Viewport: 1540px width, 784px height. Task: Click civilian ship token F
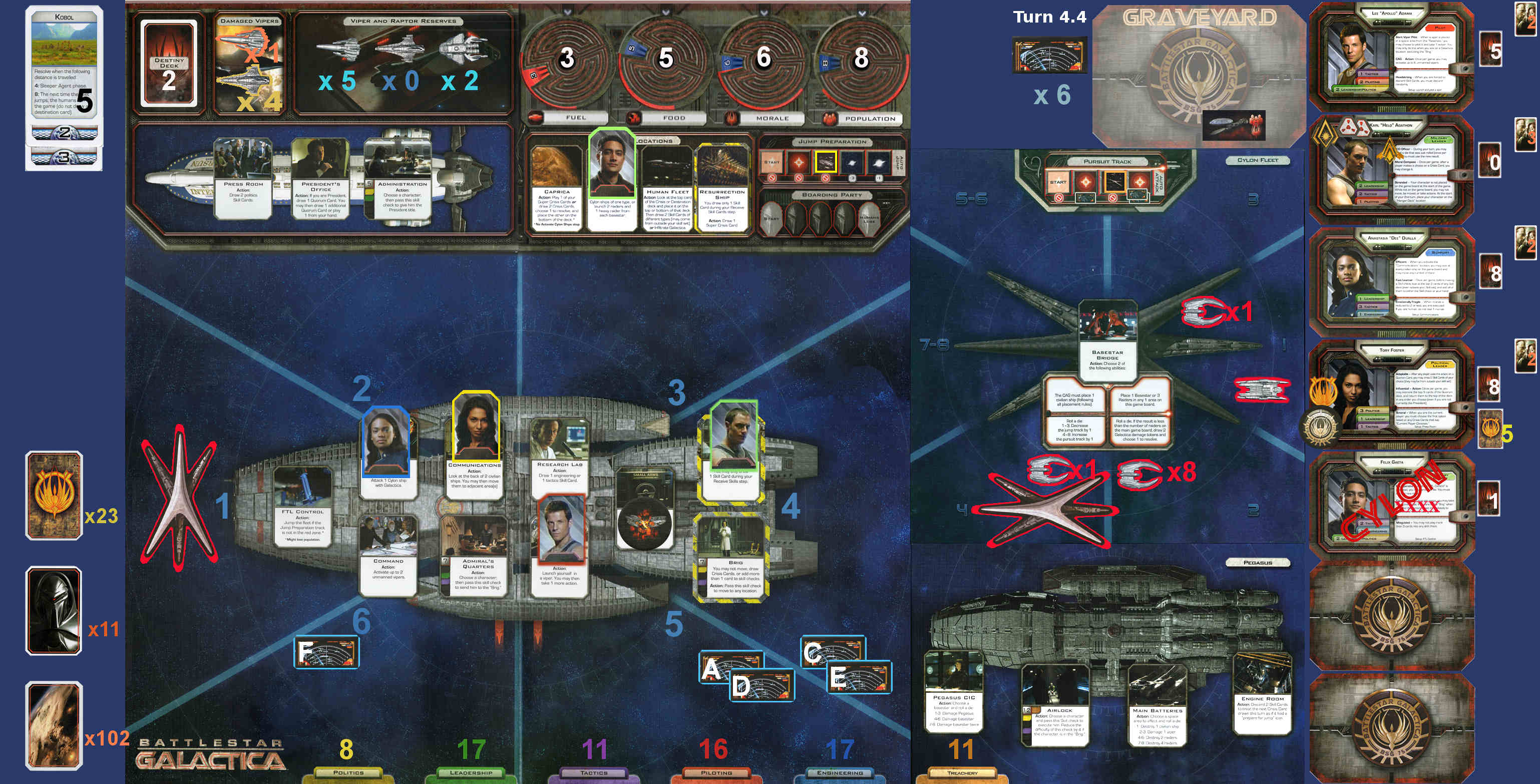[x=326, y=652]
